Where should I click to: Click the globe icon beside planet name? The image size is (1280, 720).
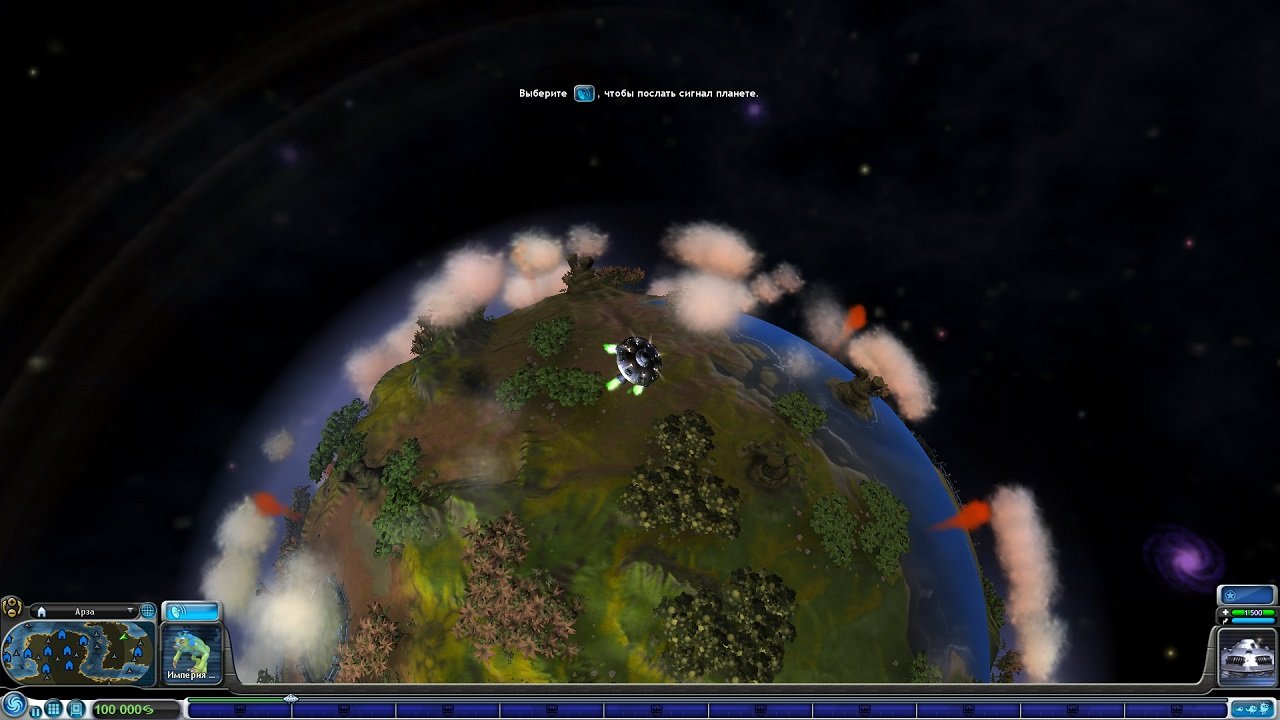[x=147, y=611]
